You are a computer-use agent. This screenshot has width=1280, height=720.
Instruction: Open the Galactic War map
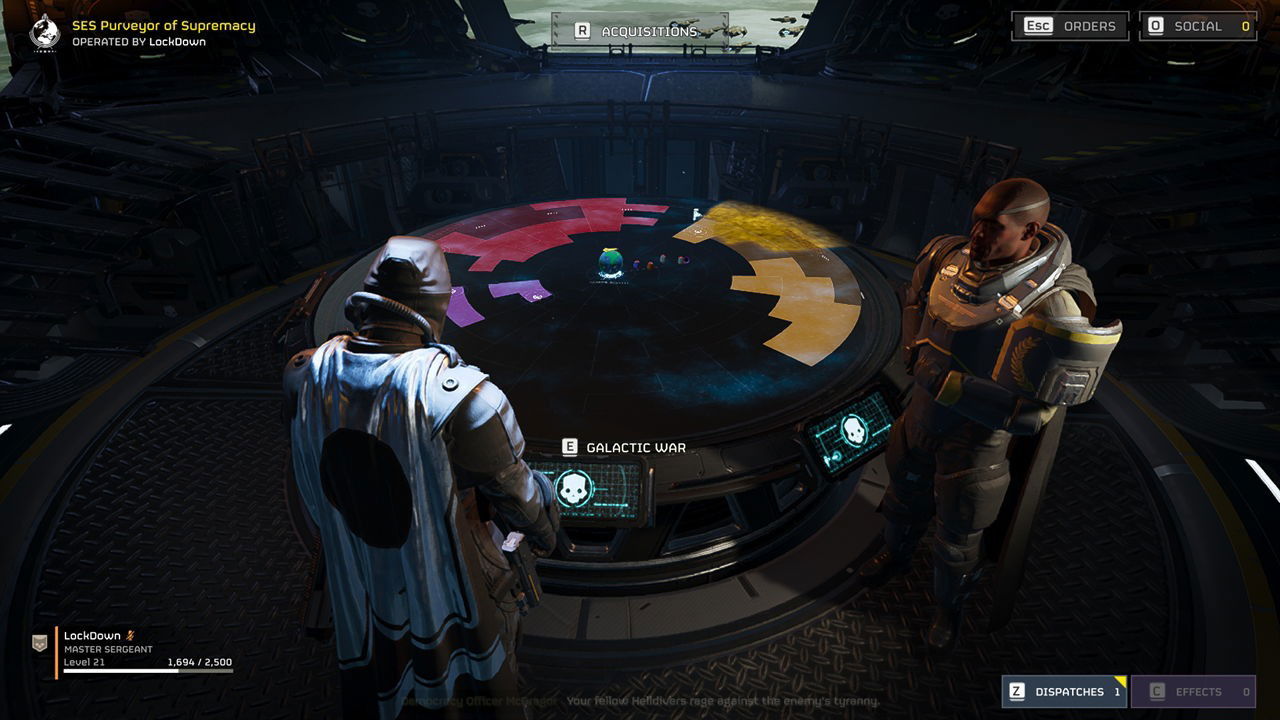coord(625,448)
